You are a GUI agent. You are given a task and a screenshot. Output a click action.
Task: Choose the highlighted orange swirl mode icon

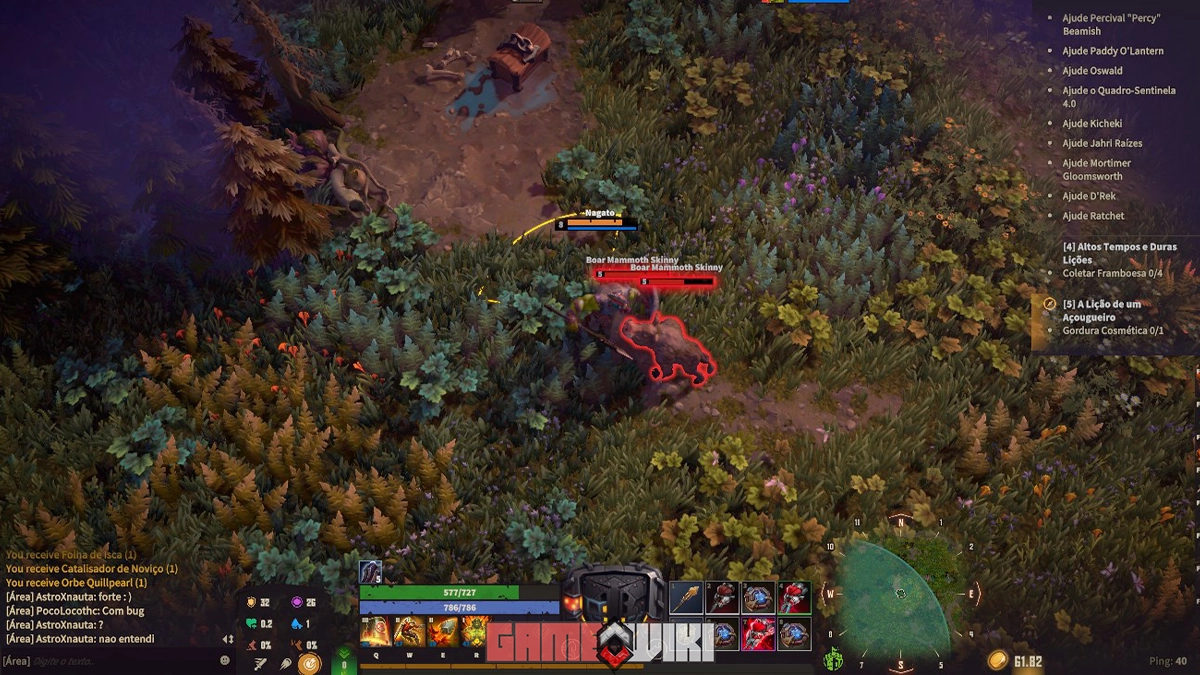[310, 662]
